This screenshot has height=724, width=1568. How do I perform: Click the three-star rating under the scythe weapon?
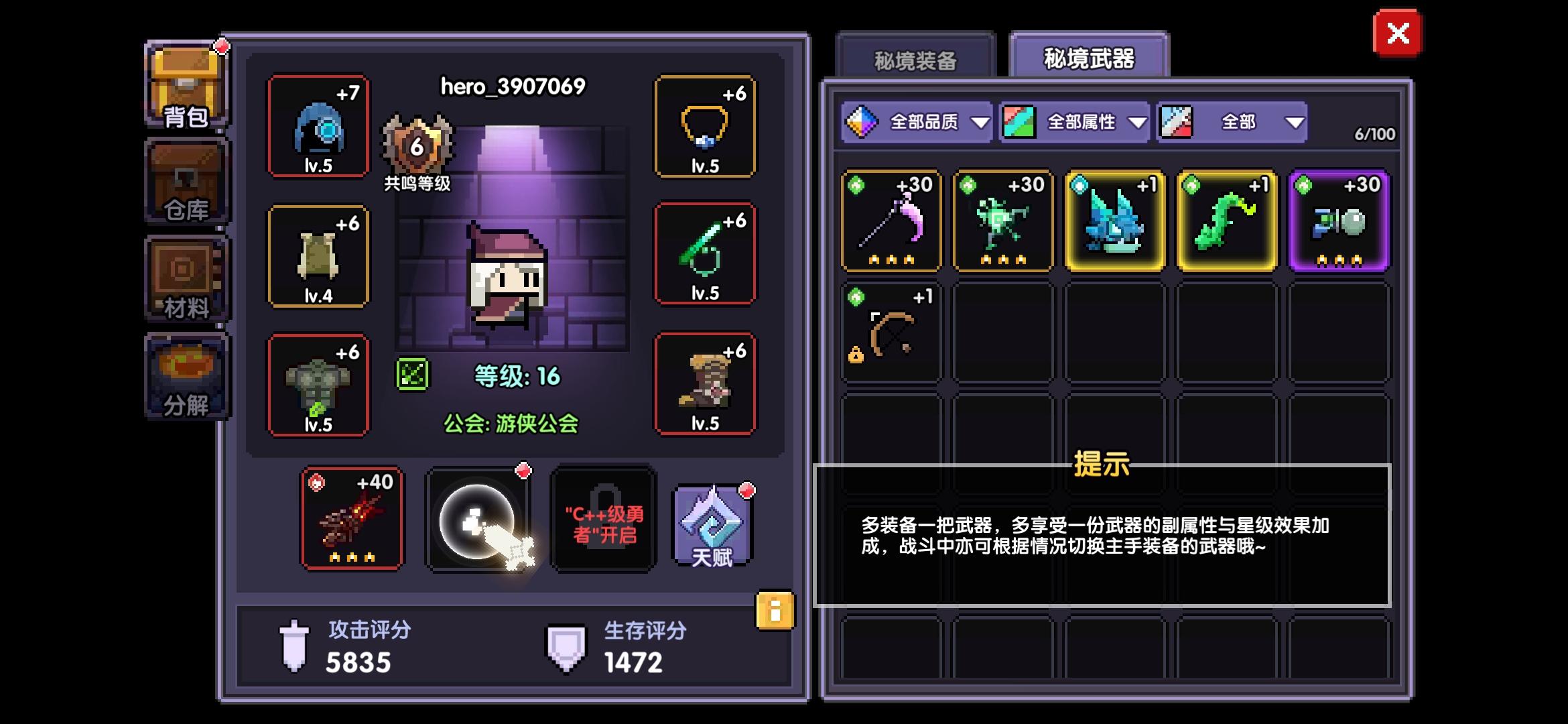[x=891, y=258]
